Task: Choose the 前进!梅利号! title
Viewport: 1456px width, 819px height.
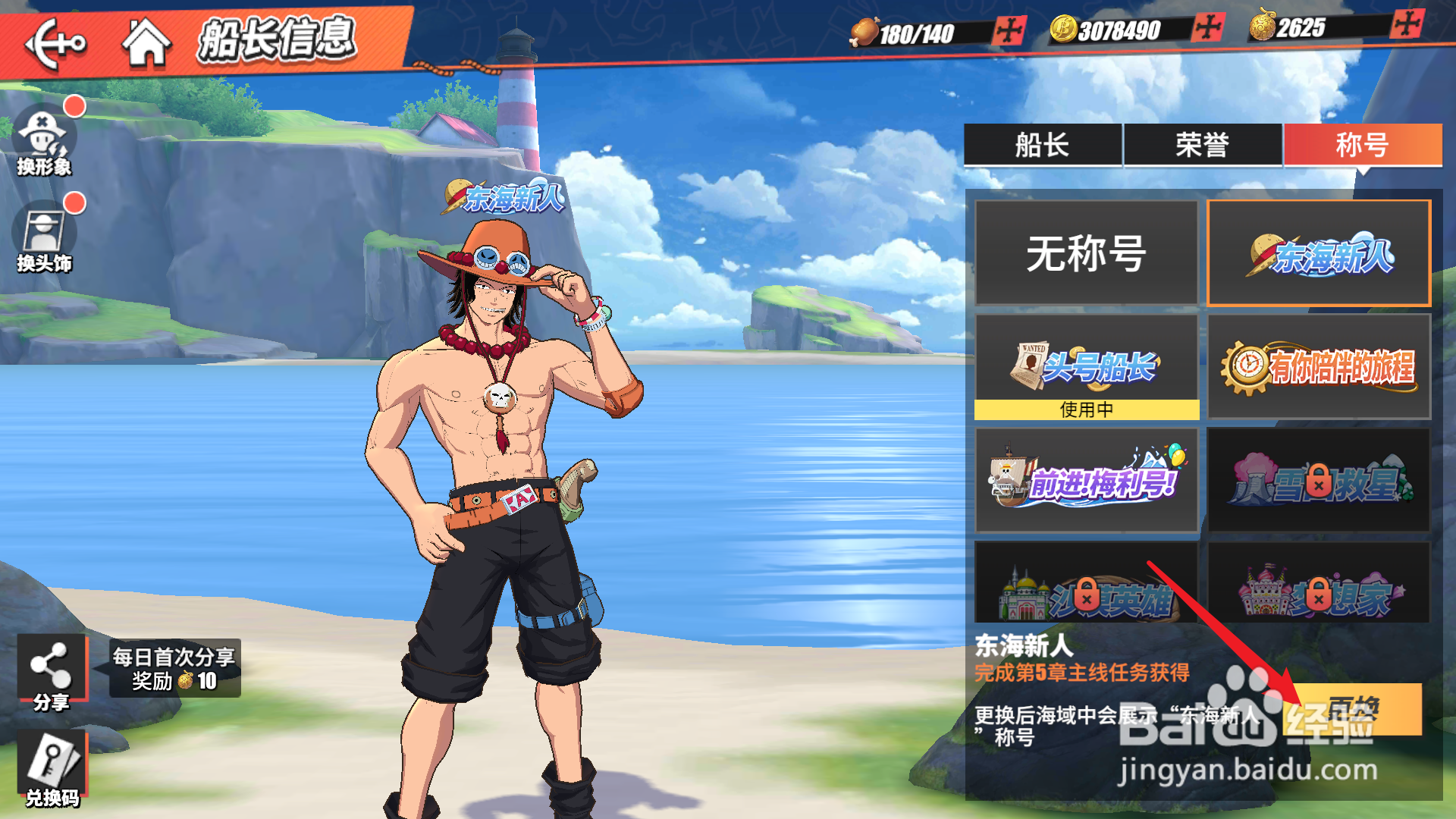Action: click(x=1086, y=479)
